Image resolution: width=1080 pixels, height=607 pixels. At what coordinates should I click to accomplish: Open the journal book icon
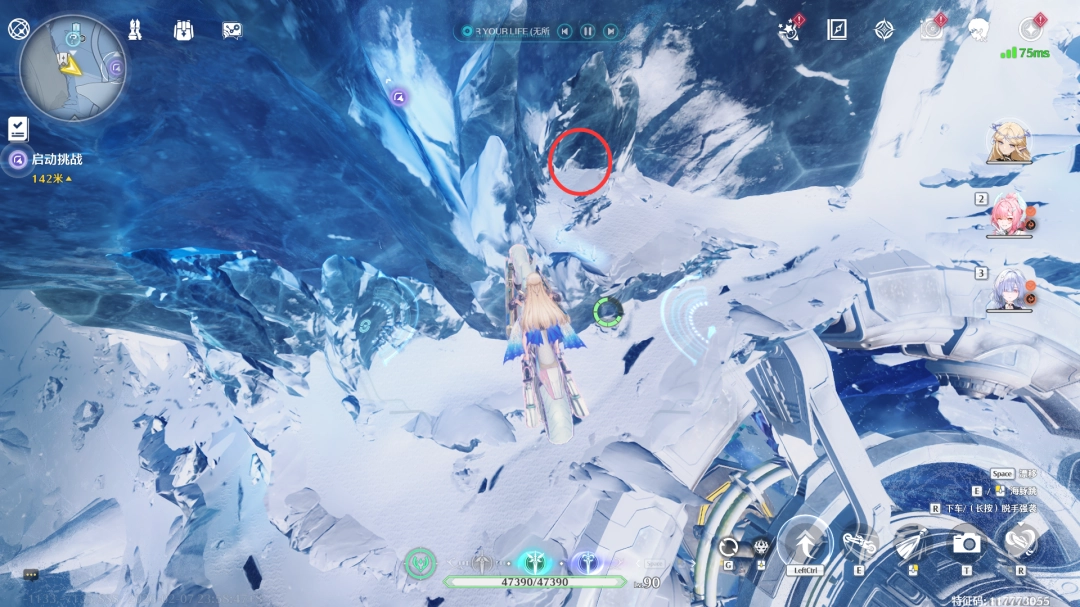point(837,30)
